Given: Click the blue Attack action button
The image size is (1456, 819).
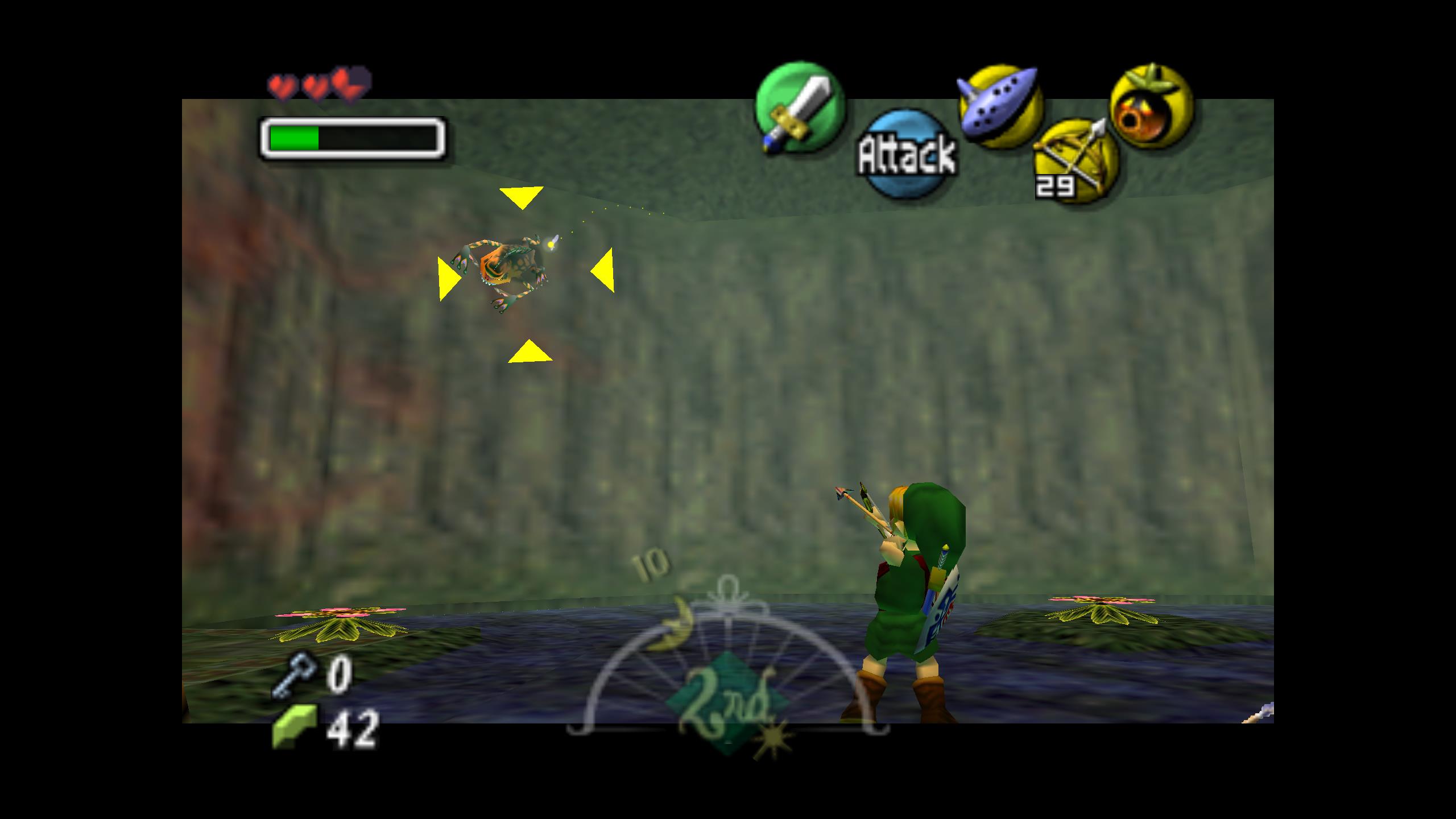Looking at the screenshot, I should pyautogui.click(x=907, y=154).
